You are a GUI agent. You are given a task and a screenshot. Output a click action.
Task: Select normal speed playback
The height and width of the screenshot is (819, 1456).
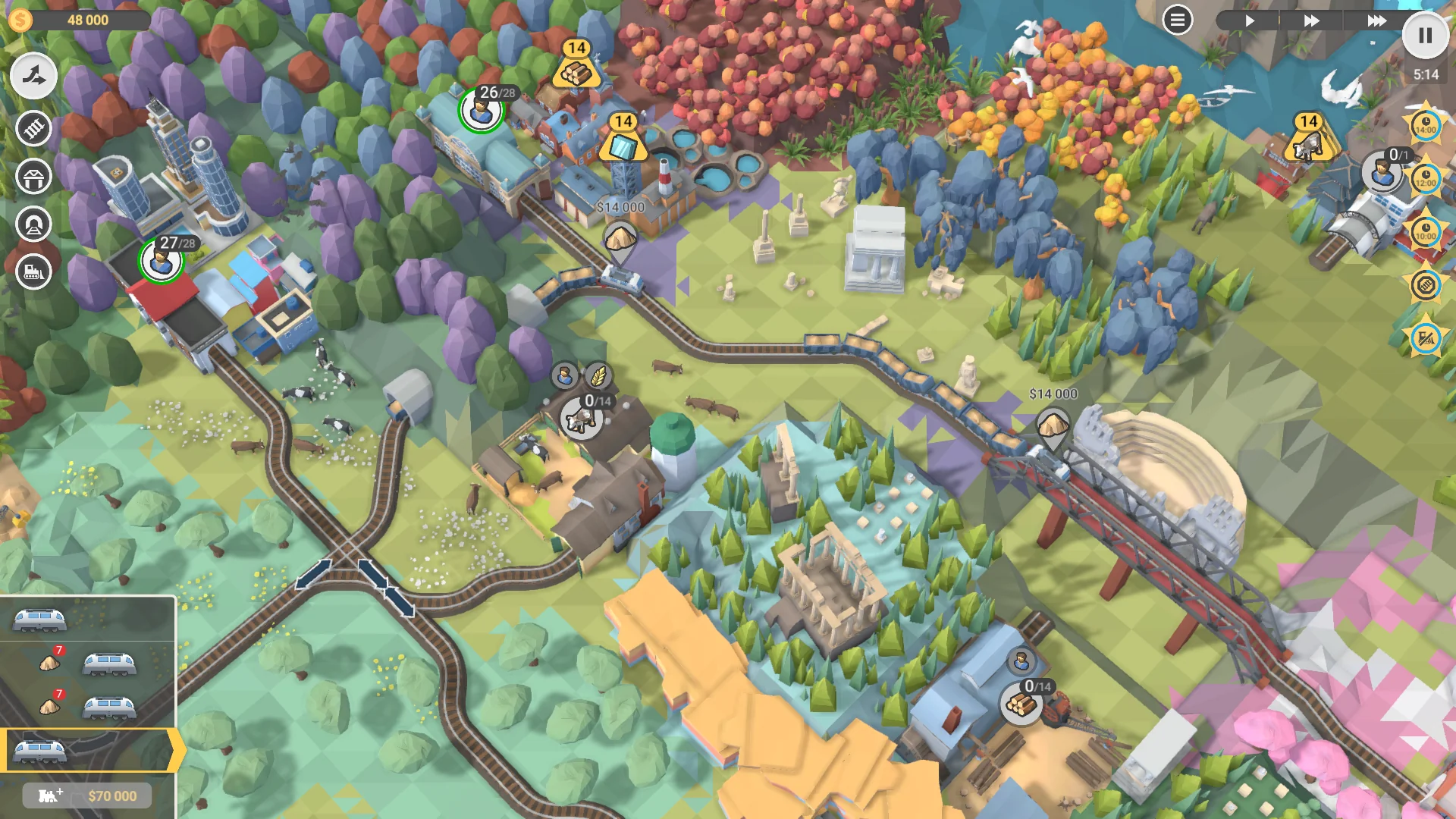tap(1250, 20)
